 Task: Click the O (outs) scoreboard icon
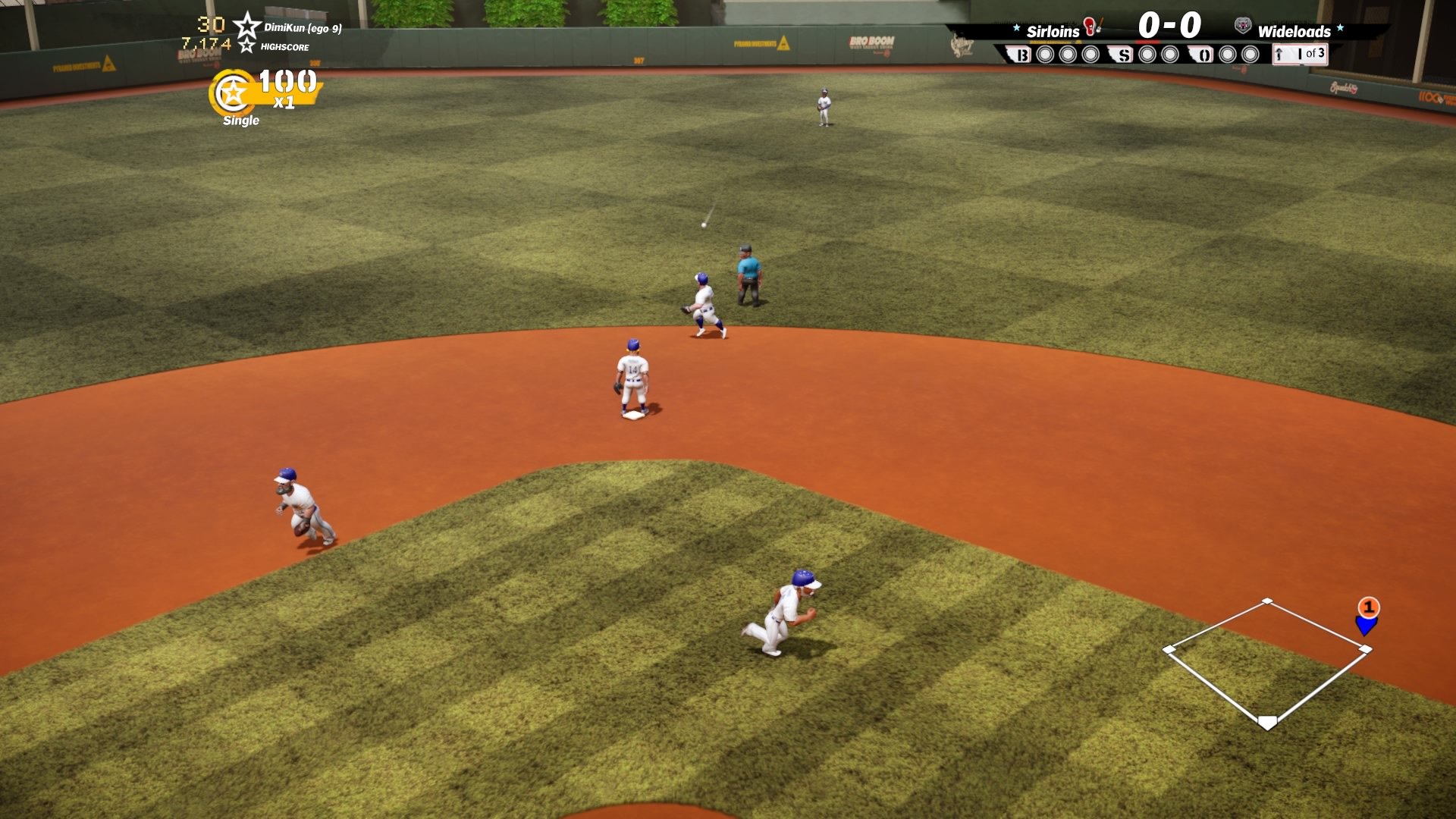pyautogui.click(x=1205, y=55)
